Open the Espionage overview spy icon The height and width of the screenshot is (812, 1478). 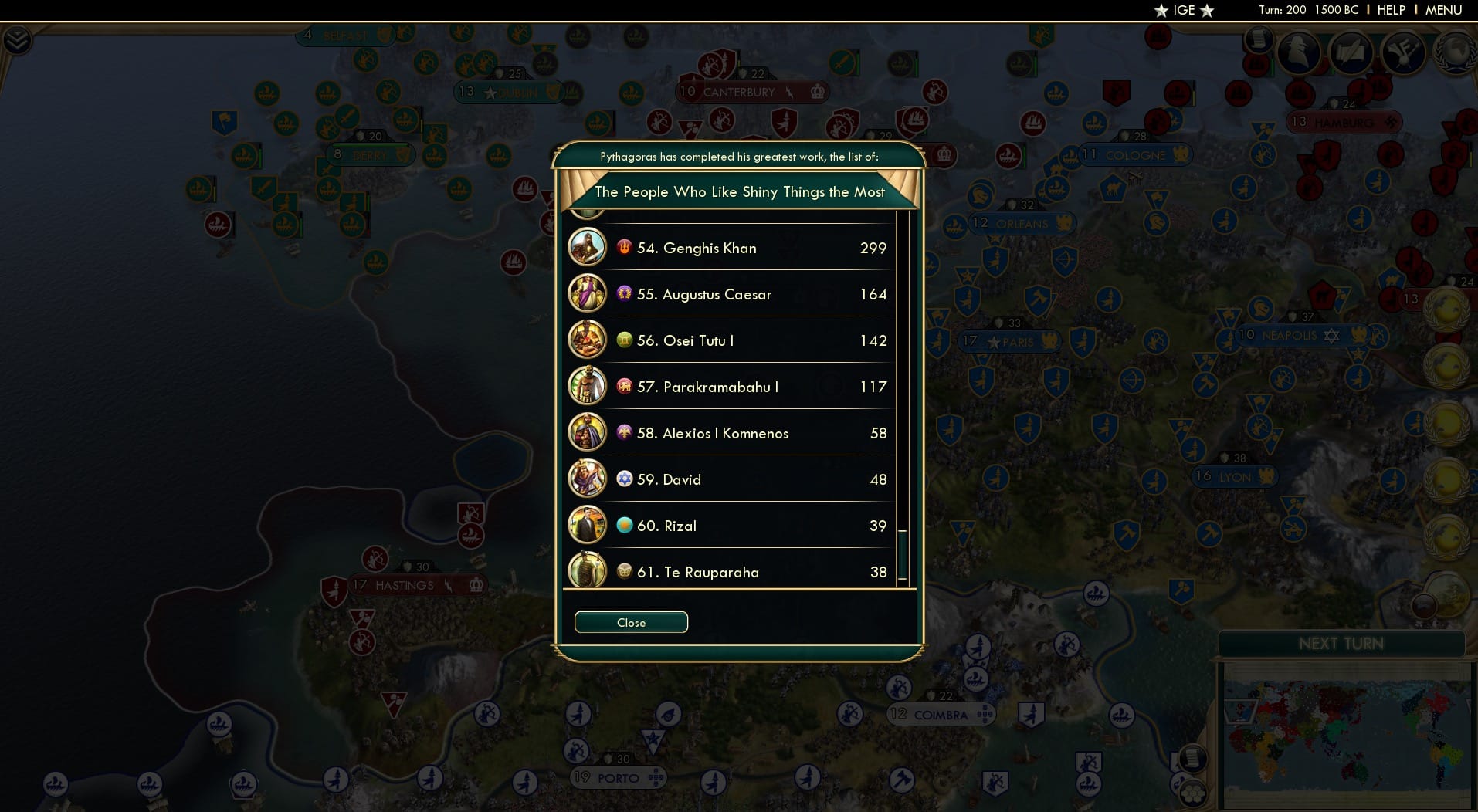tap(1298, 54)
